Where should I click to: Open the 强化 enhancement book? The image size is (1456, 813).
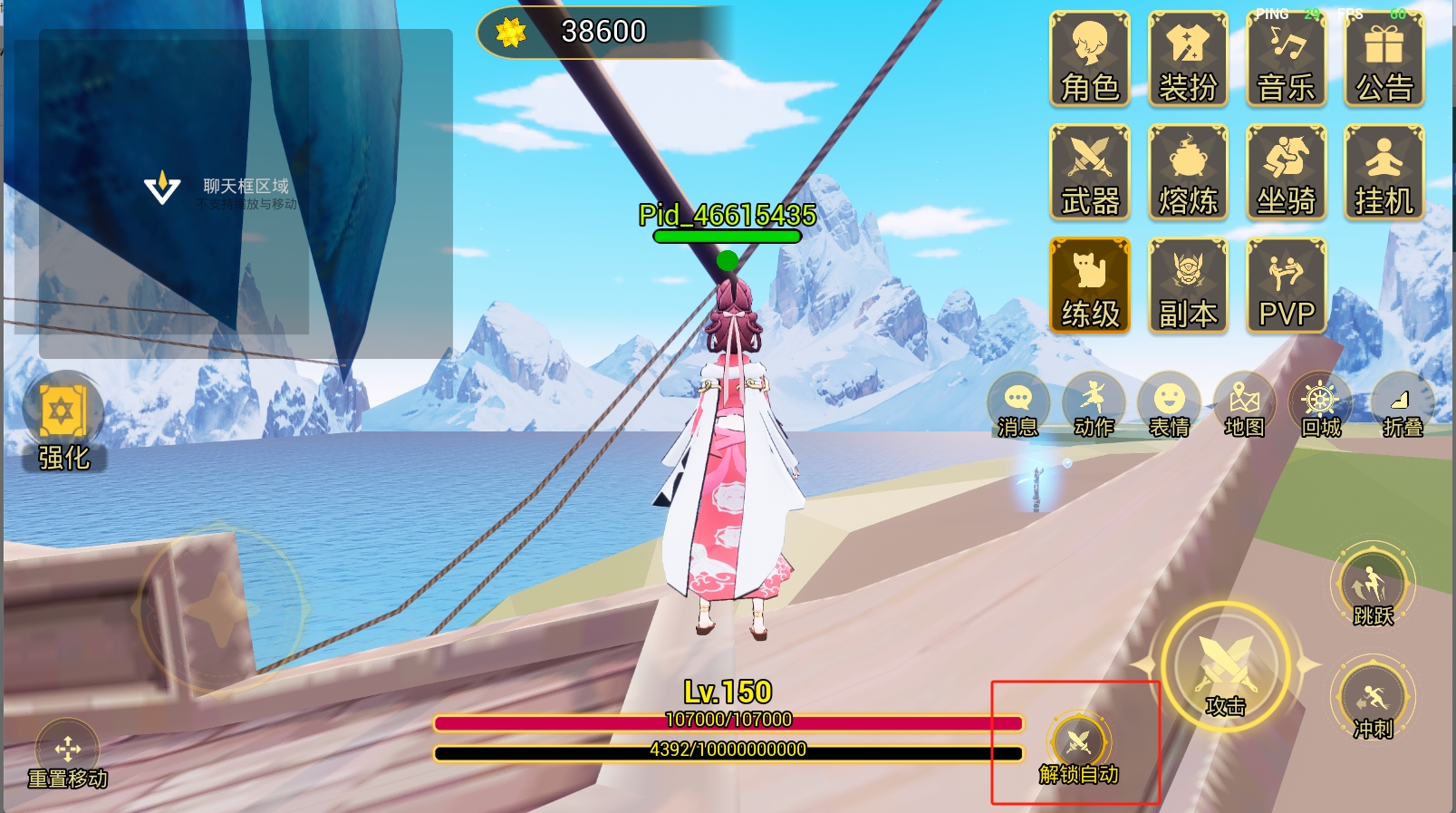pos(63,422)
